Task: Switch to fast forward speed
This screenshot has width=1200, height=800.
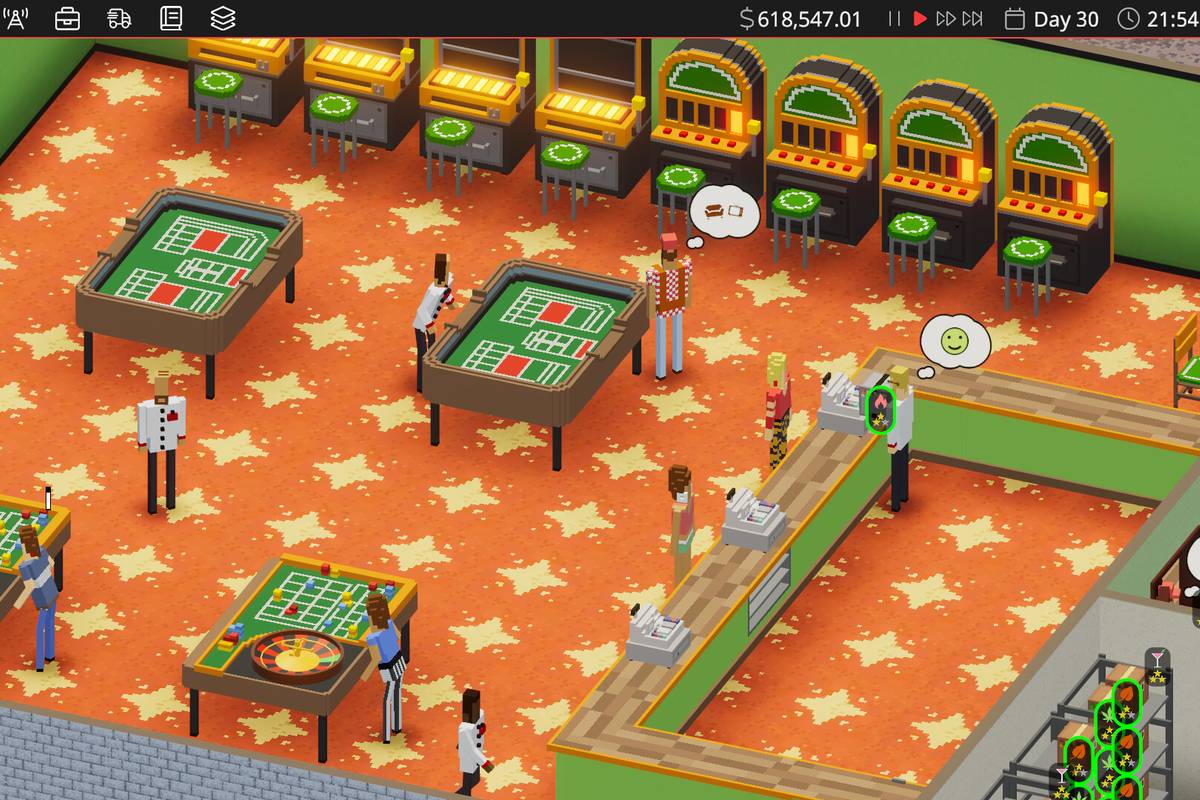Action: pos(945,19)
